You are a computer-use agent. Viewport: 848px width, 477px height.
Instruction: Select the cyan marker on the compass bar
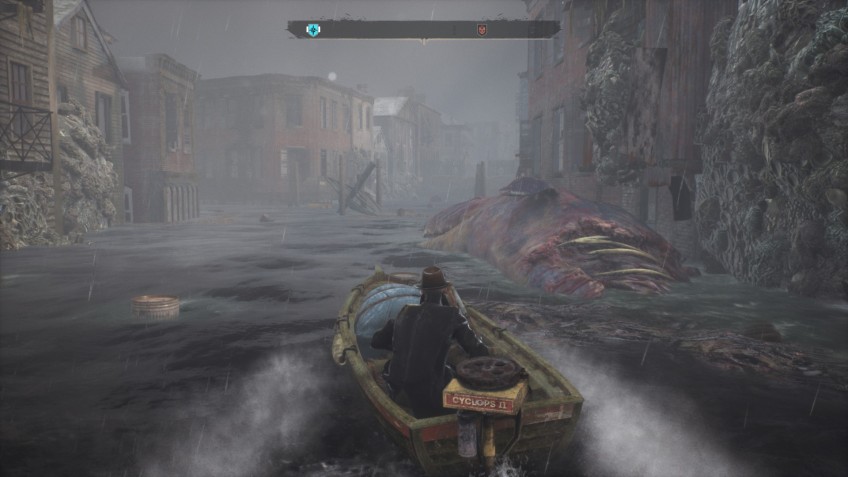coord(313,30)
